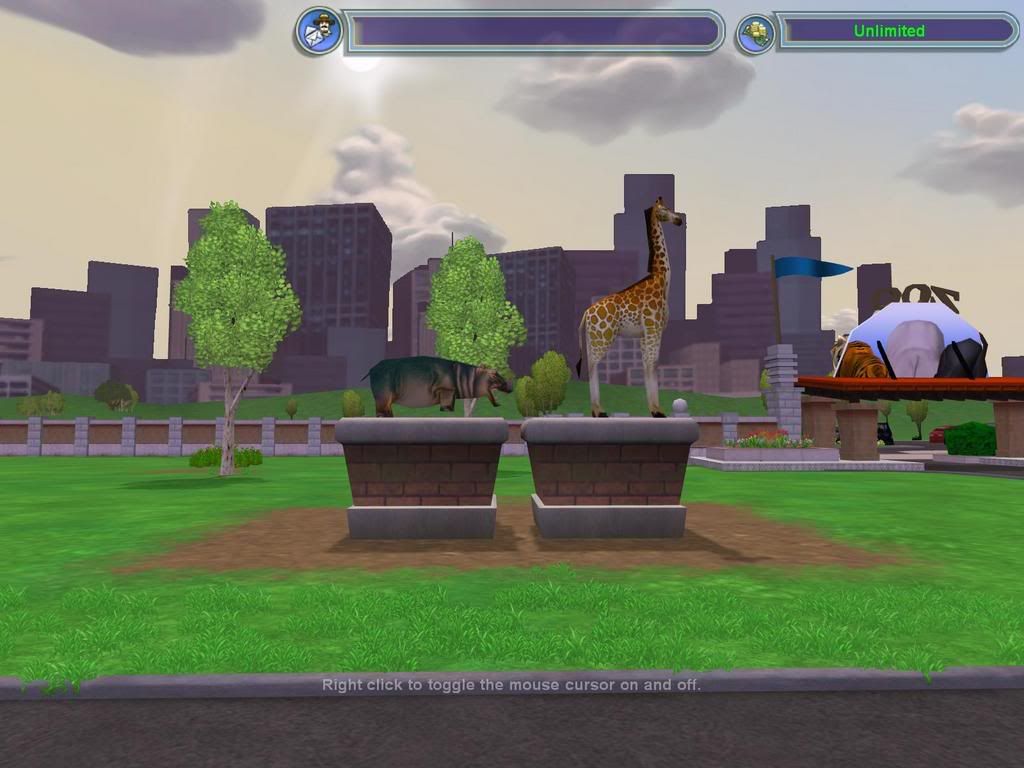
Task: Open the cash finances icon
Action: point(755,33)
